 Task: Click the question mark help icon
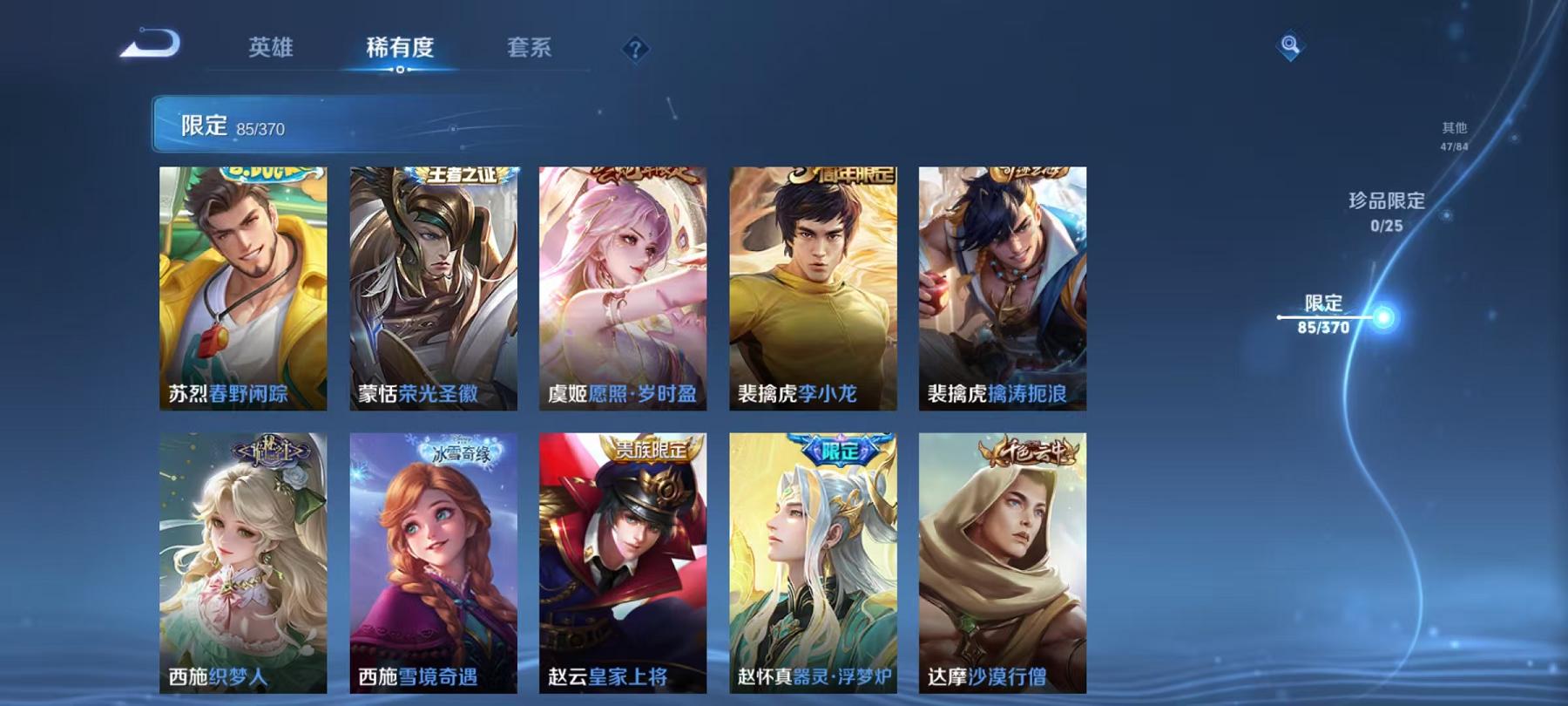tap(639, 51)
